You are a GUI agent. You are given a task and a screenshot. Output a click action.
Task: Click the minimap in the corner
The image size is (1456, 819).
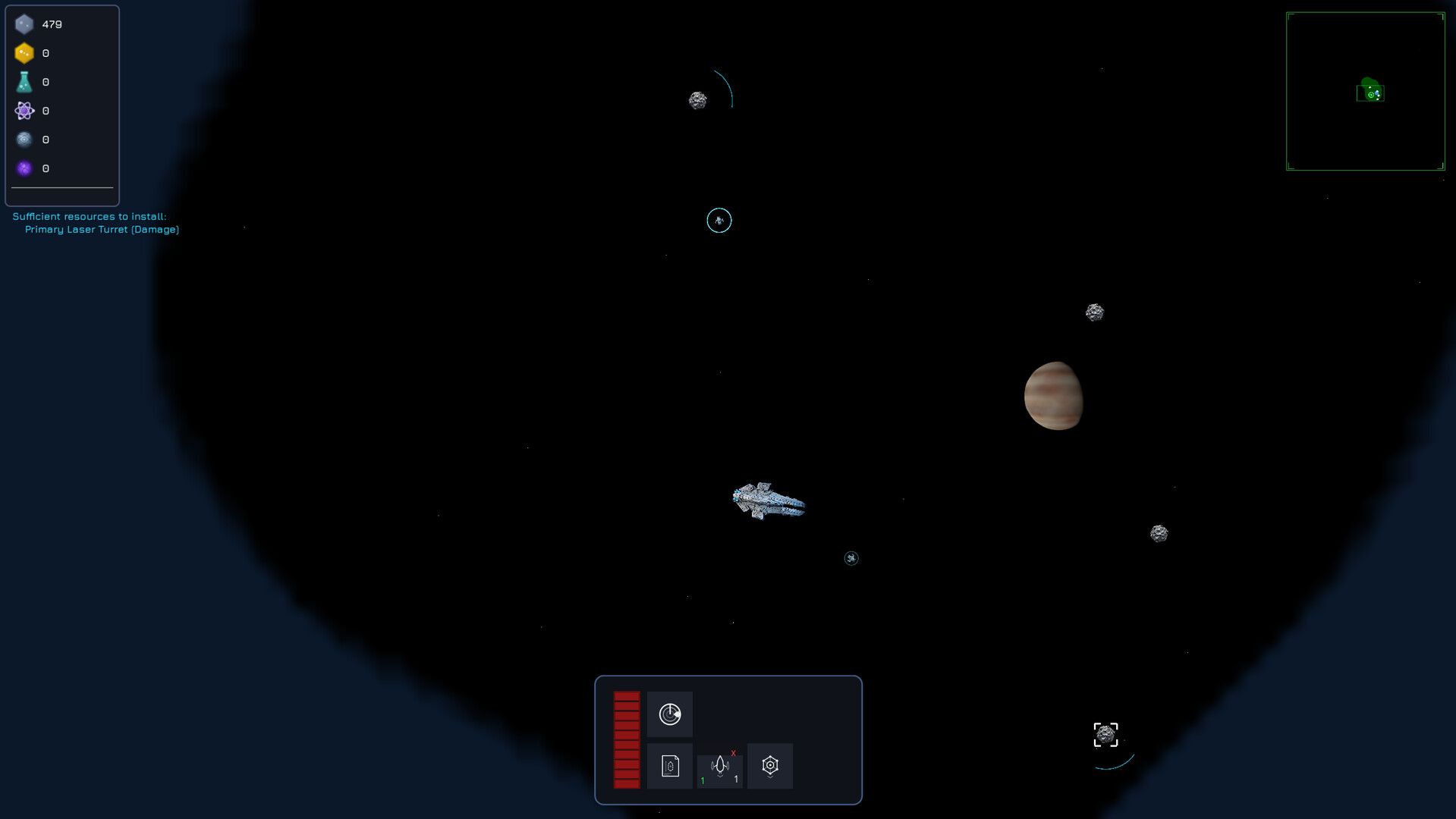coord(1365,91)
